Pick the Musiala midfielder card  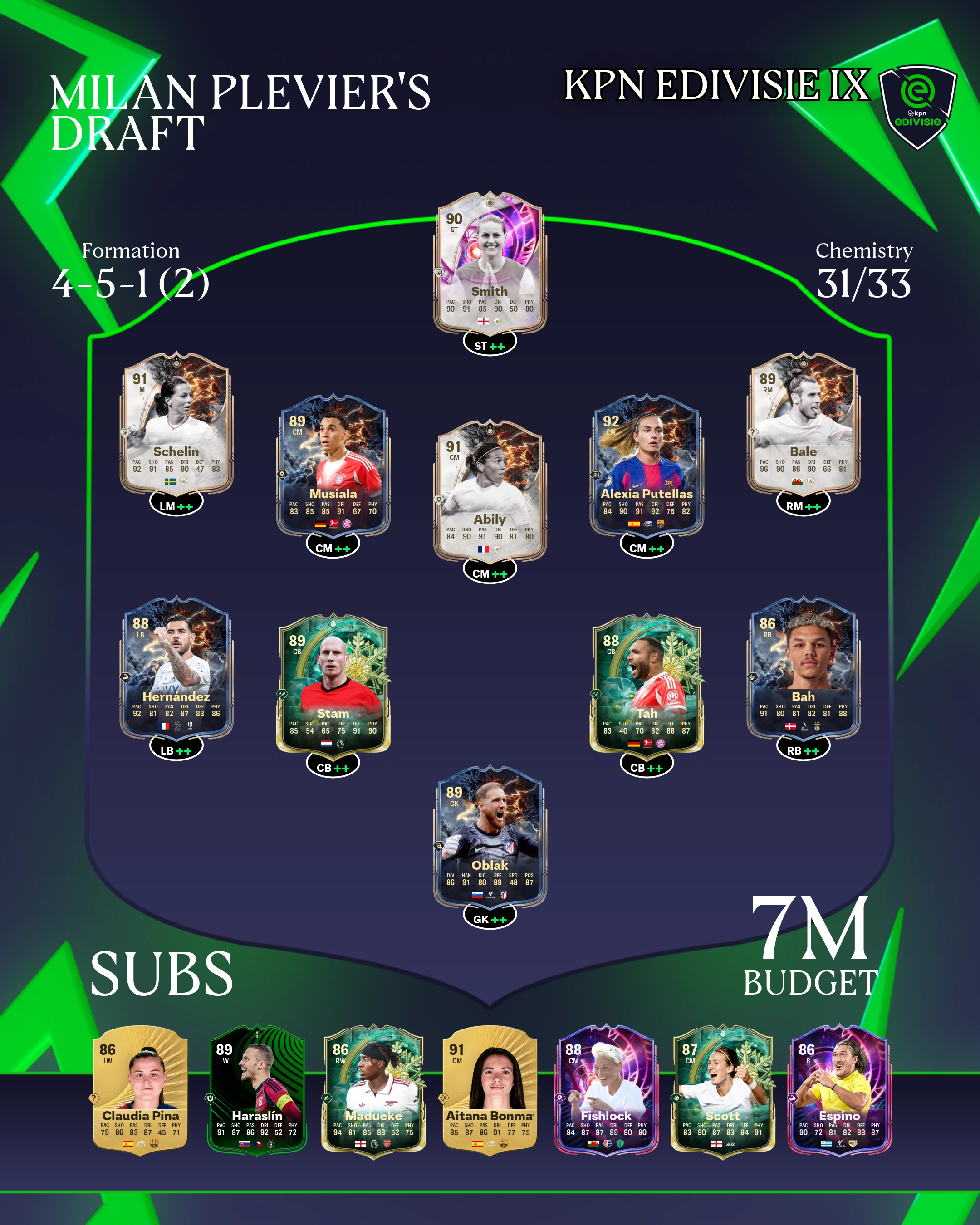(x=333, y=466)
